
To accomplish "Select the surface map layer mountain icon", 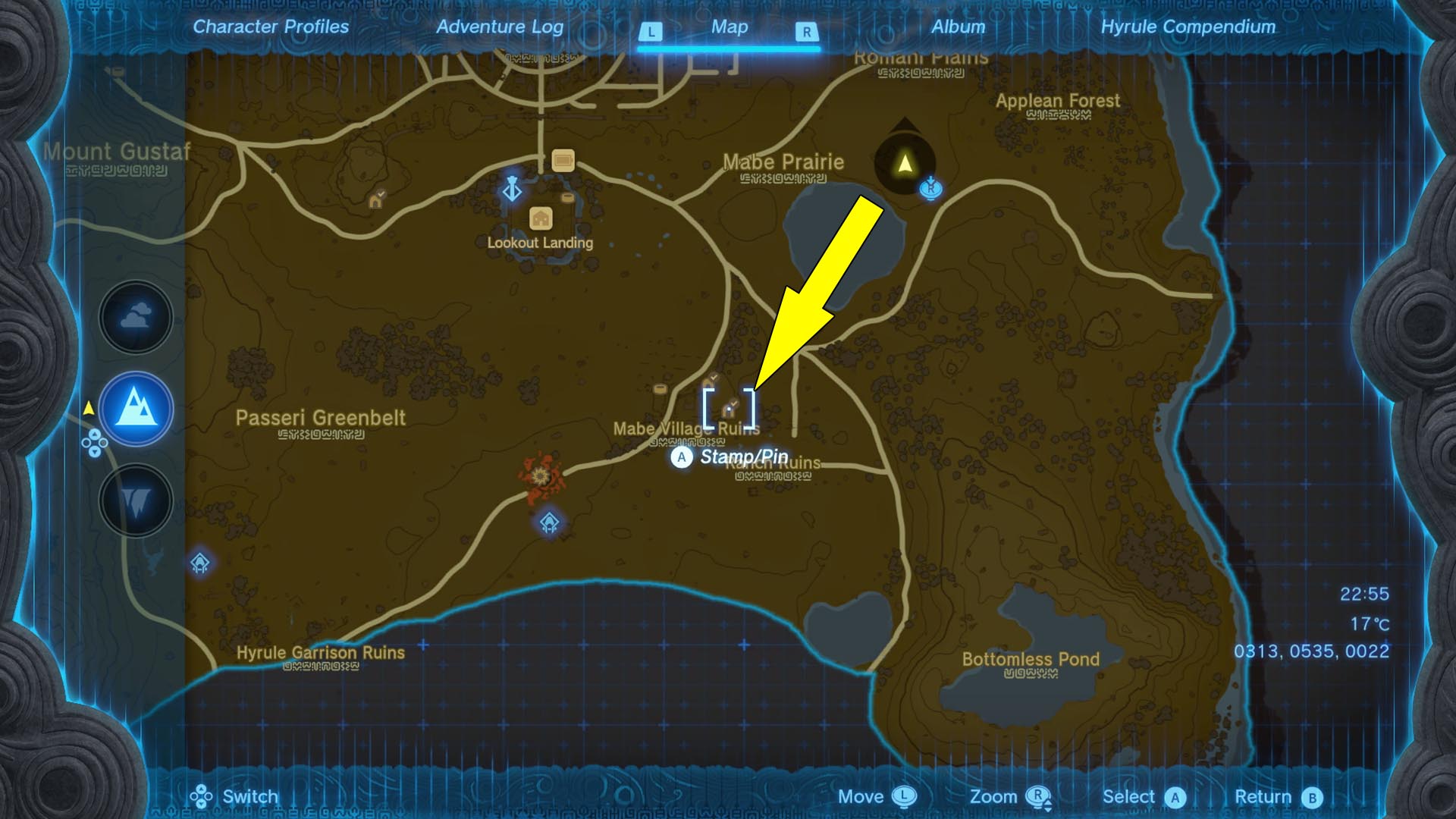I will pyautogui.click(x=135, y=408).
